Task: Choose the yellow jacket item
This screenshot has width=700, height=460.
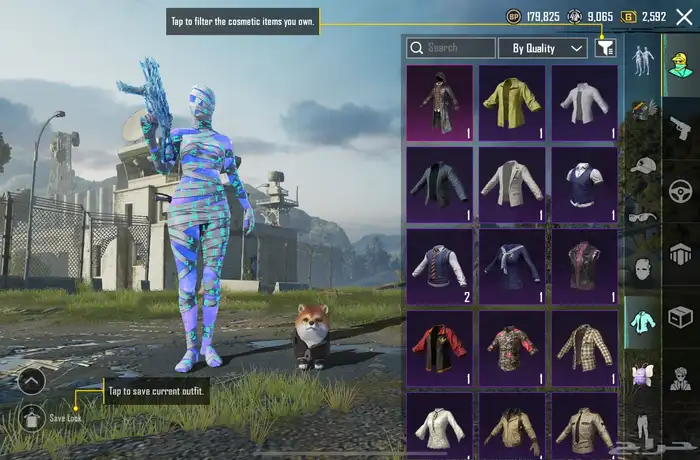Action: pos(512,103)
